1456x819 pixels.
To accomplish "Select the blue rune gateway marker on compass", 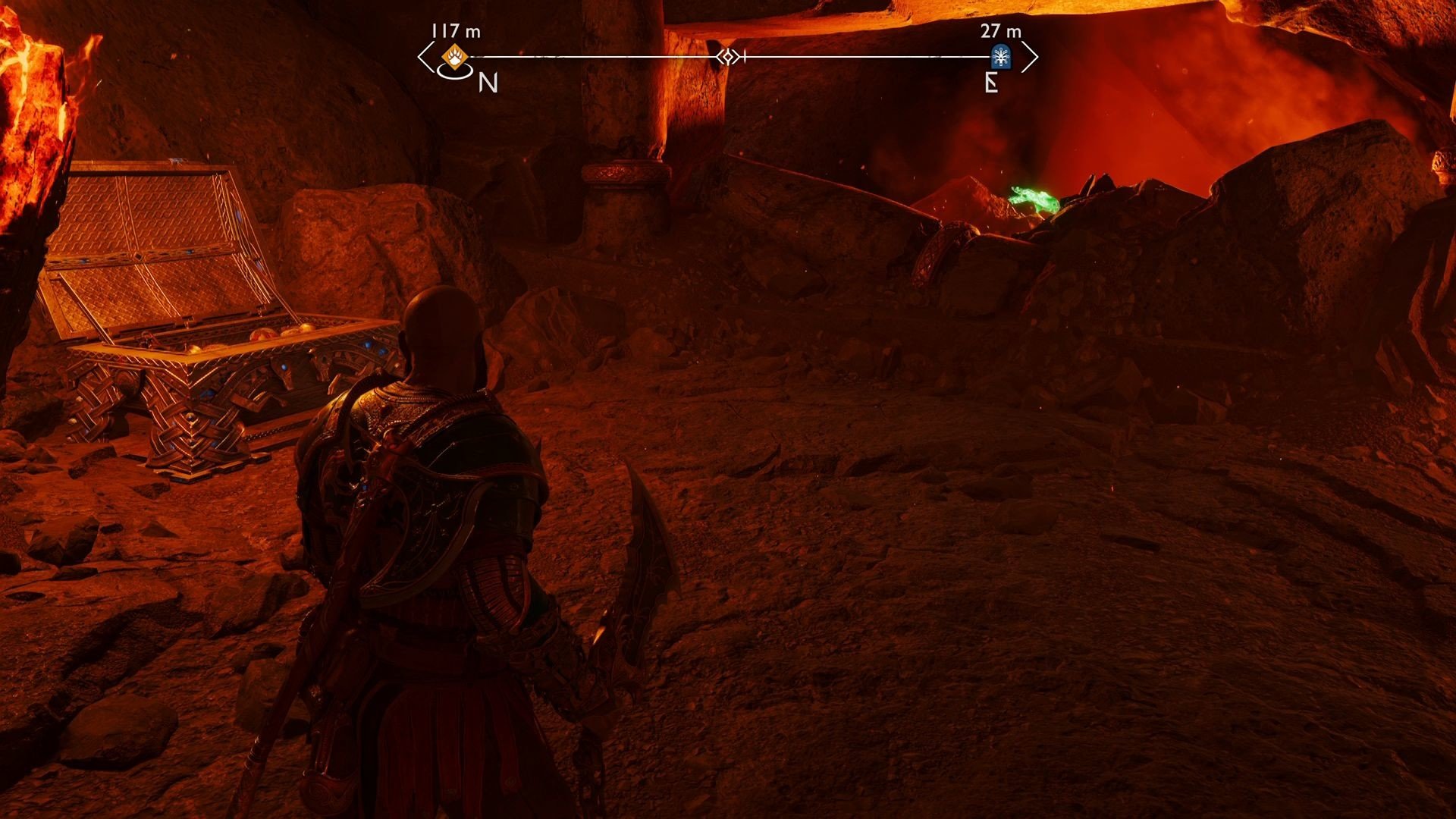I will click(1001, 55).
